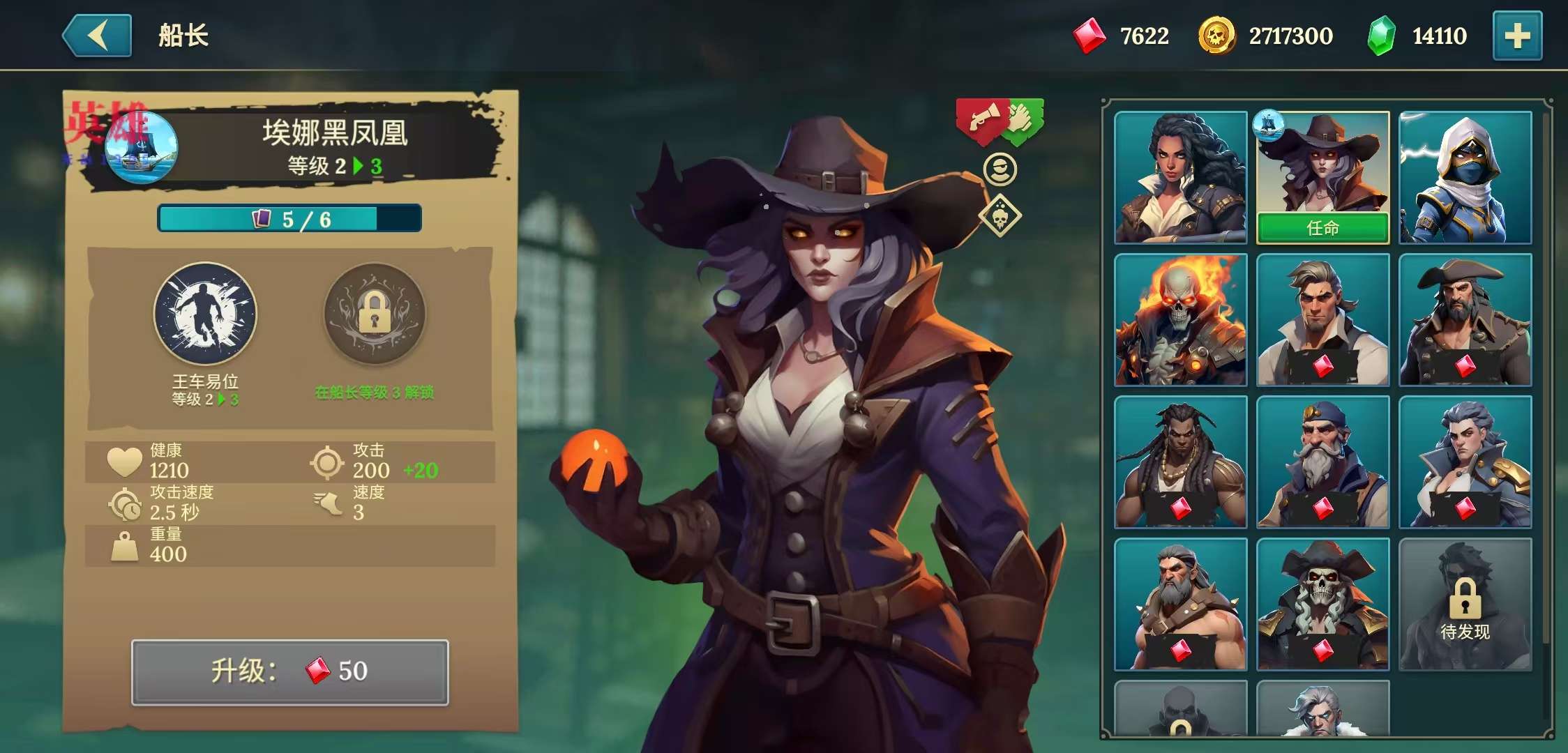This screenshot has height=753, width=1568.
Task: Click the ship emblem beside the captain name
Action: (142, 148)
